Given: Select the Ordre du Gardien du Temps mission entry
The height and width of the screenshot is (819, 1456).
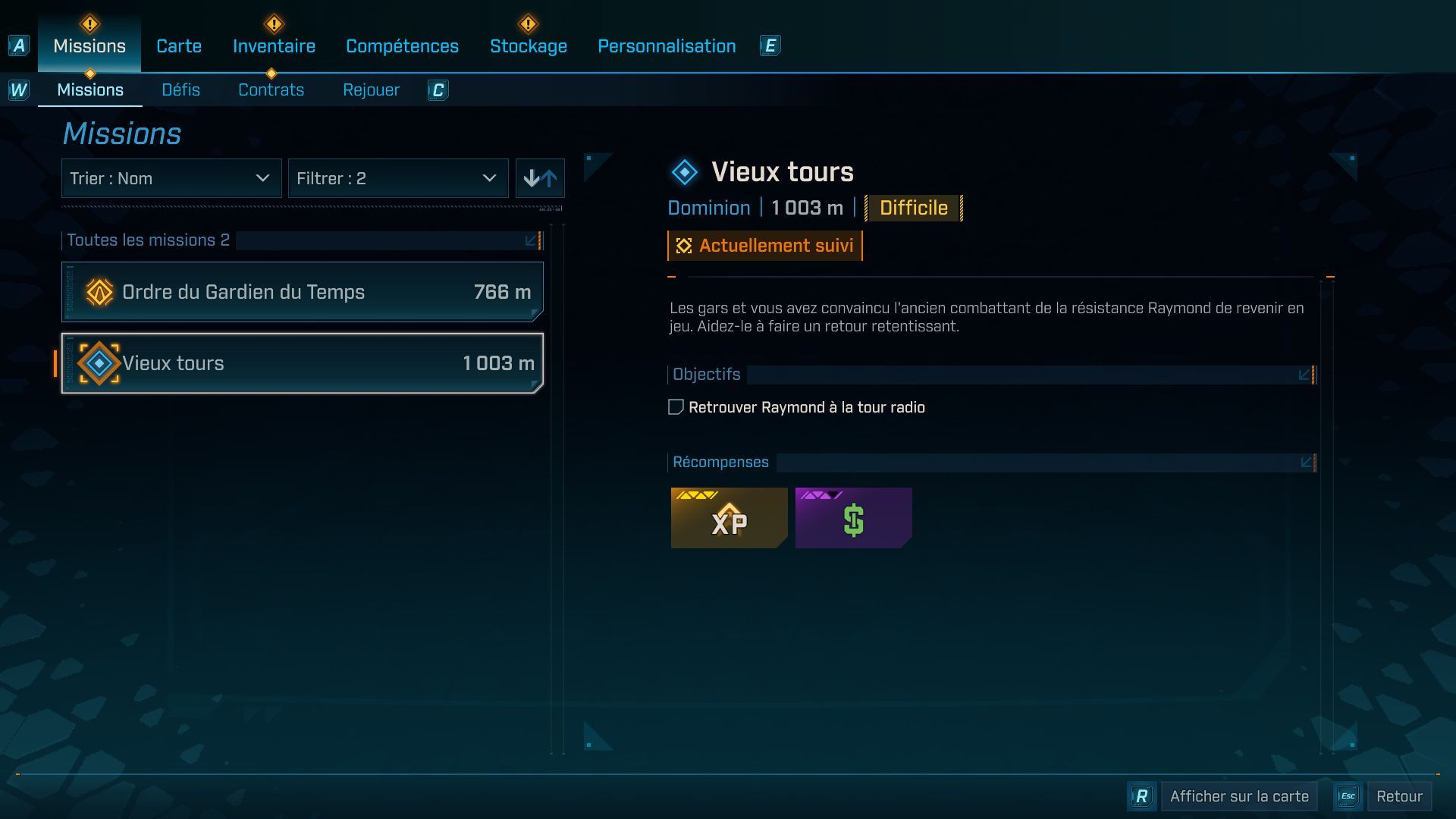Looking at the screenshot, I should (x=302, y=291).
